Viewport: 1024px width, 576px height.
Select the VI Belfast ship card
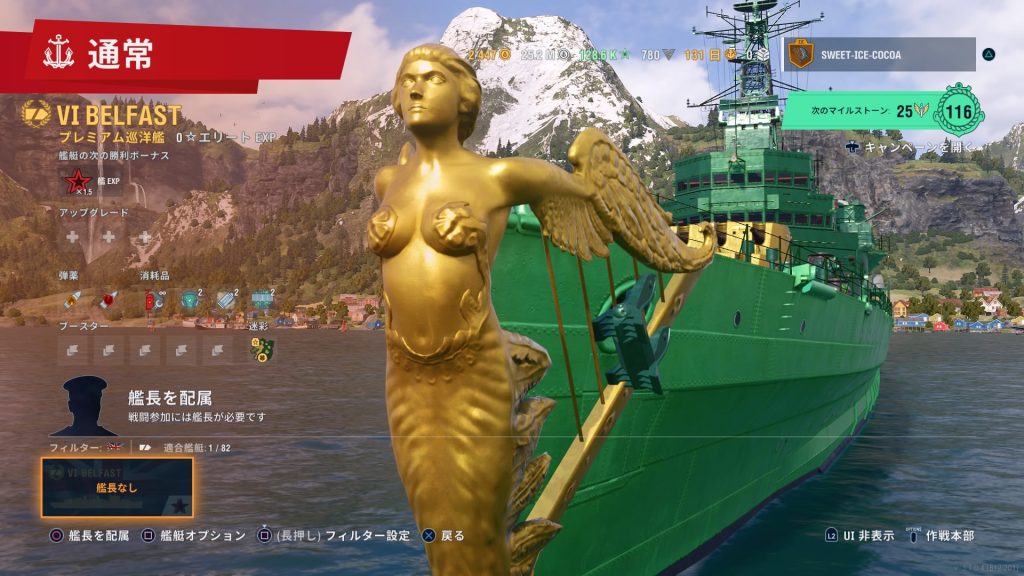117,487
